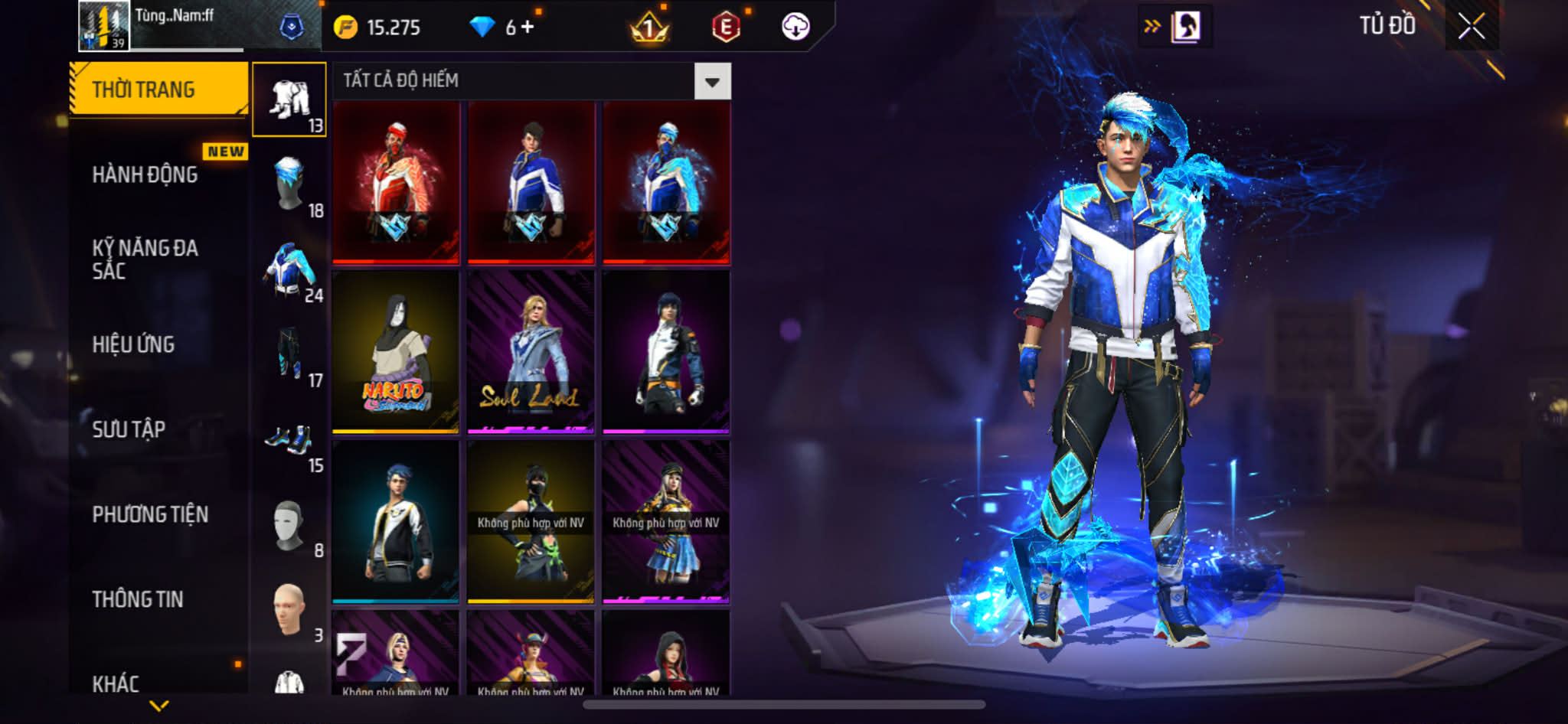Show the jacket tops category with 24 items

(289, 269)
